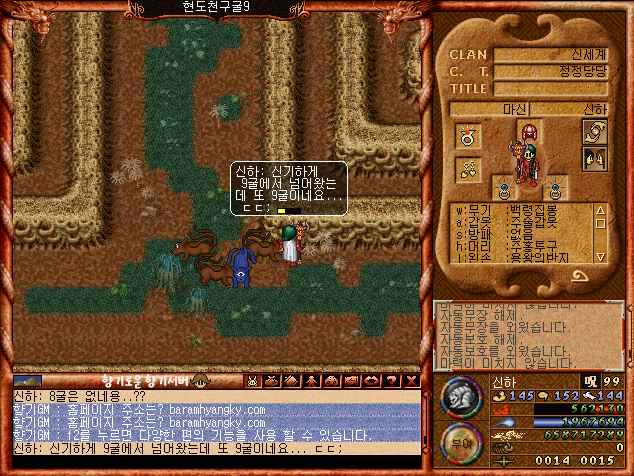Click the mushroom icon beside the server name
The width and height of the screenshot is (634, 476).
pyautogui.click(x=199, y=381)
